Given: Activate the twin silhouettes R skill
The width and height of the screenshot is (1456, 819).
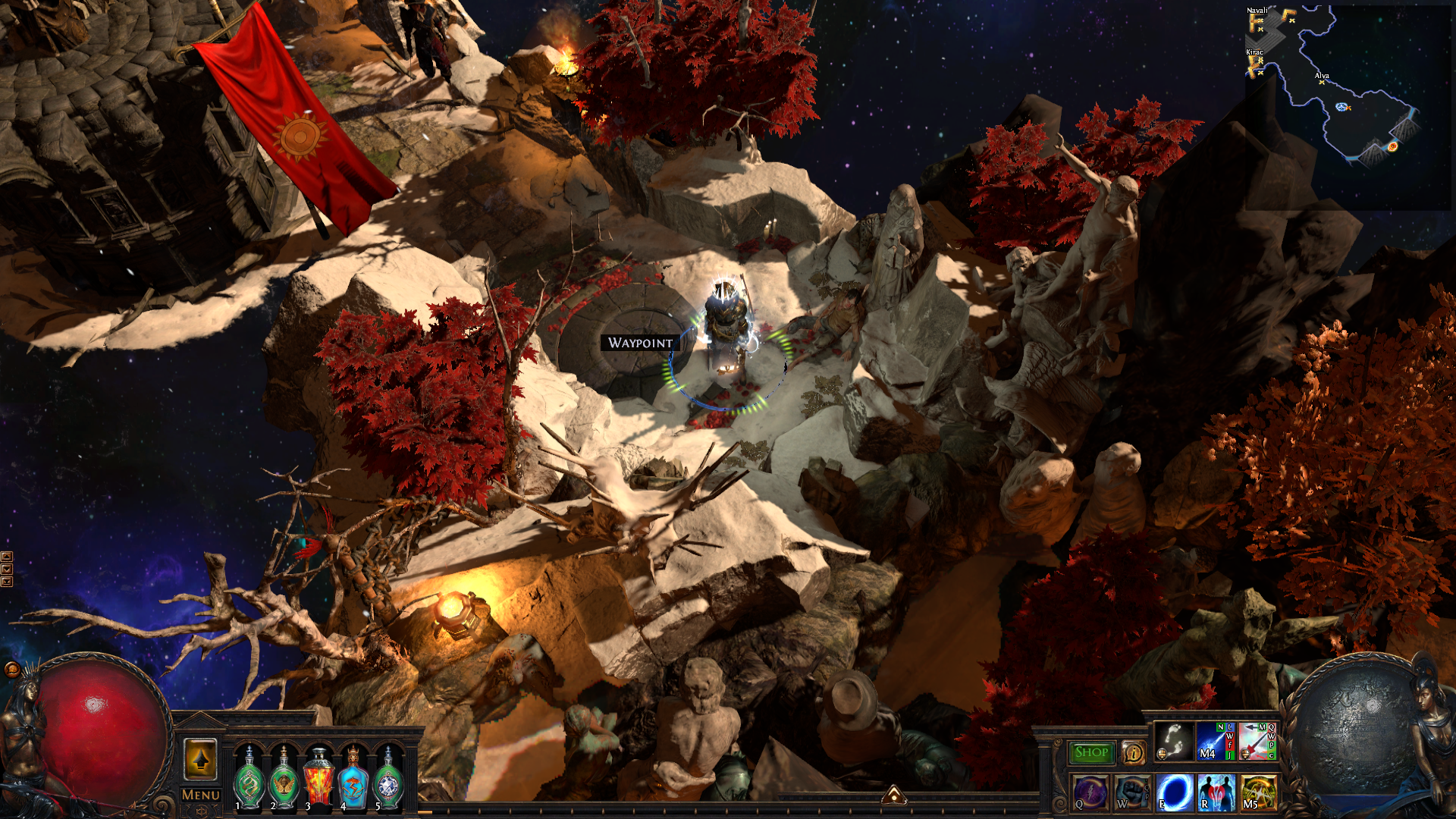Looking at the screenshot, I should pos(1216,792).
